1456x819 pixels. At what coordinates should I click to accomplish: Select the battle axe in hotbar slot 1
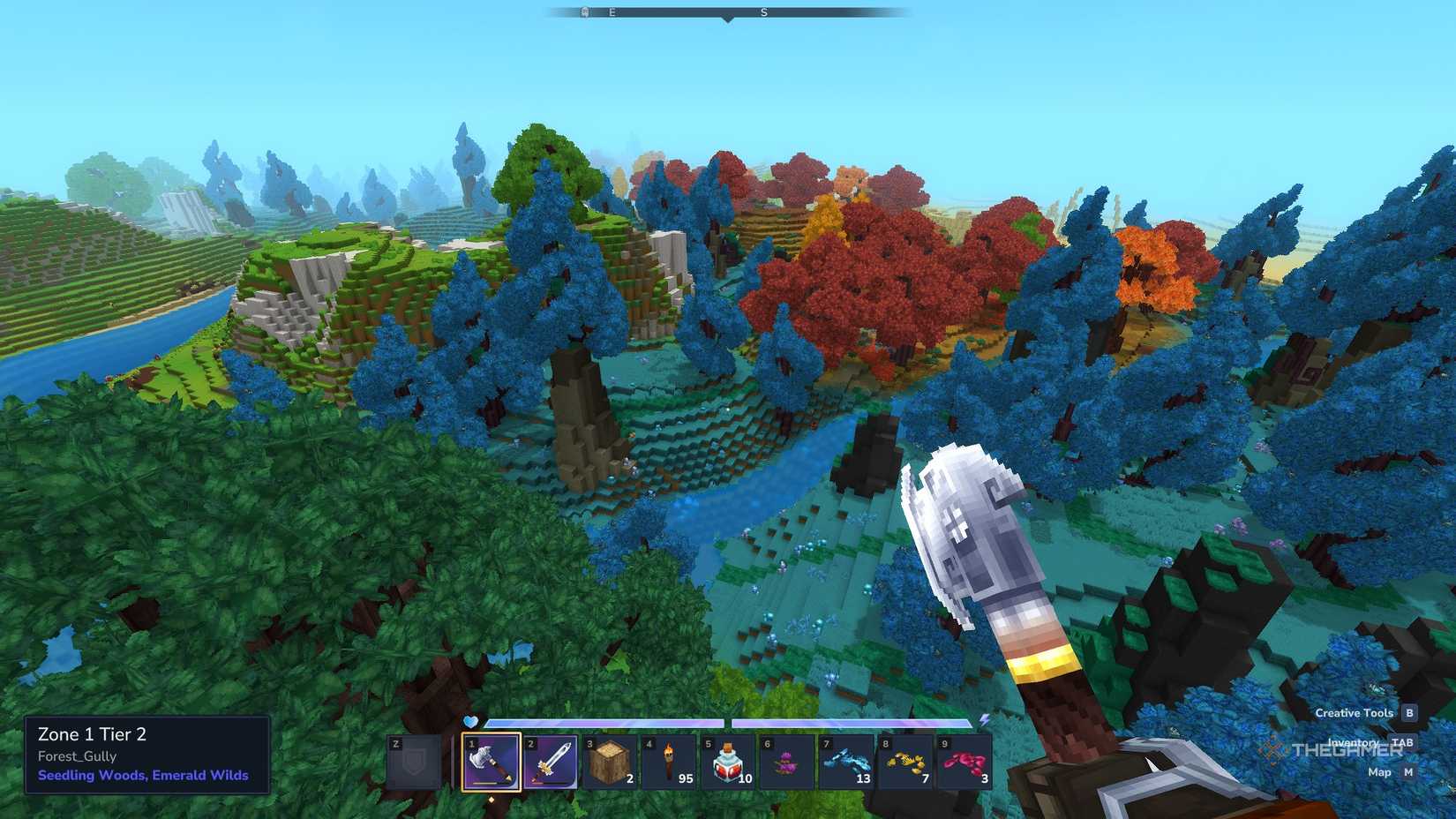(491, 763)
